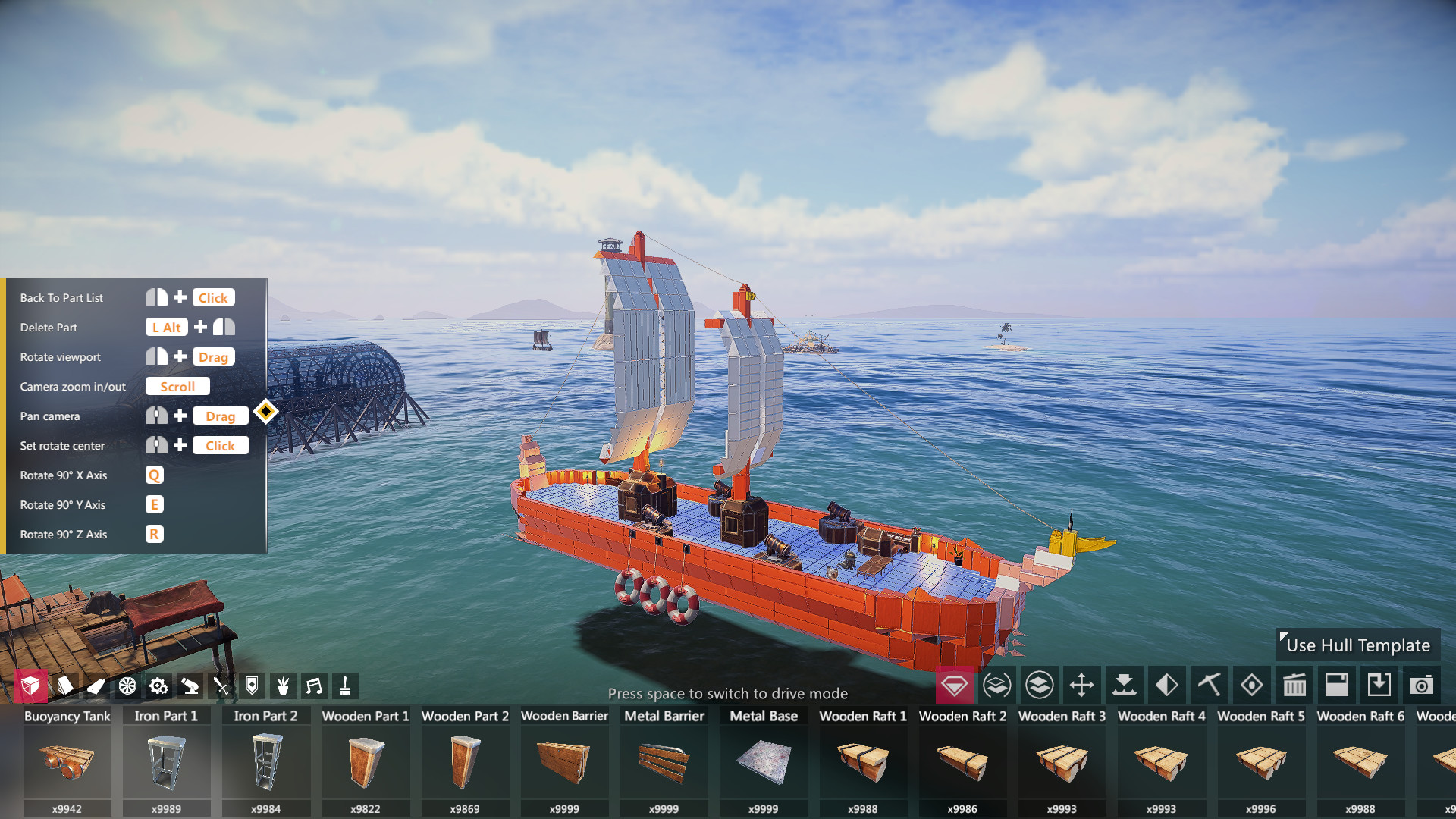Viewport: 1456px width, 819px height.
Task: Select the cube block category icon
Action: (31, 686)
